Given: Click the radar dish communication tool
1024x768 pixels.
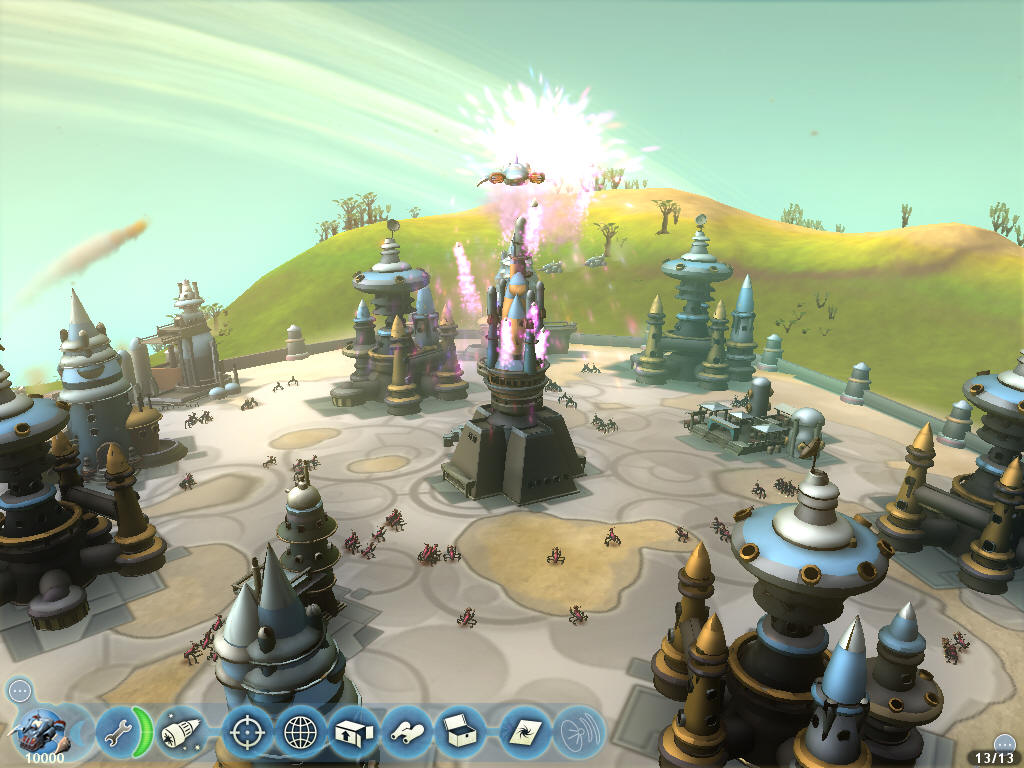Looking at the screenshot, I should click(579, 732).
